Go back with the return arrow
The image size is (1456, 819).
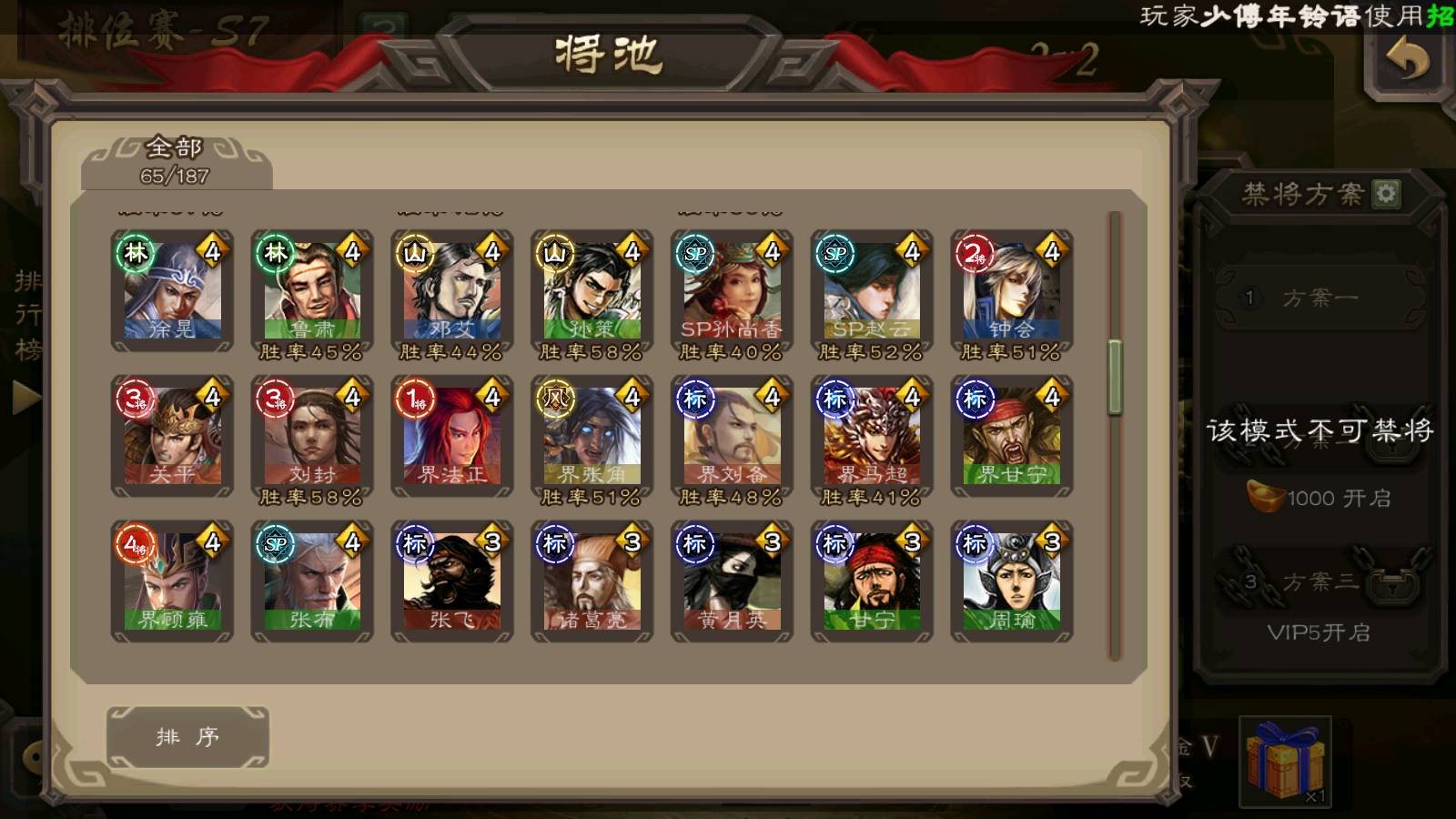click(x=1407, y=61)
